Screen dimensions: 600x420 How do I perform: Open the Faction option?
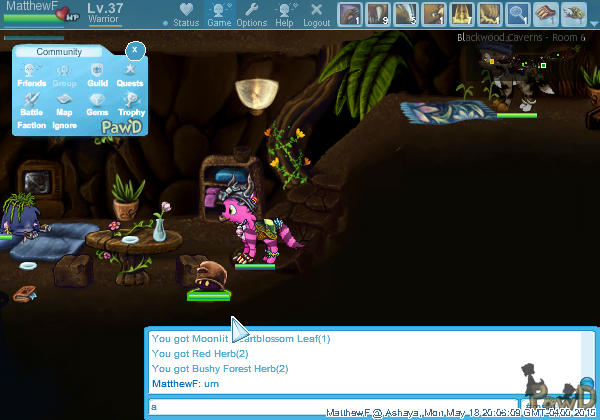coord(31,126)
